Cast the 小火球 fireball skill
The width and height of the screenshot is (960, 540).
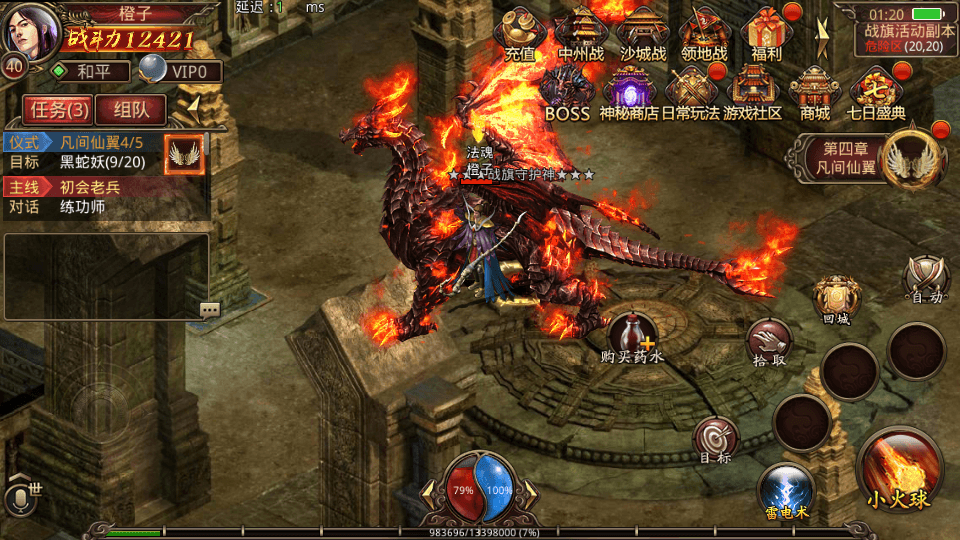point(898,472)
